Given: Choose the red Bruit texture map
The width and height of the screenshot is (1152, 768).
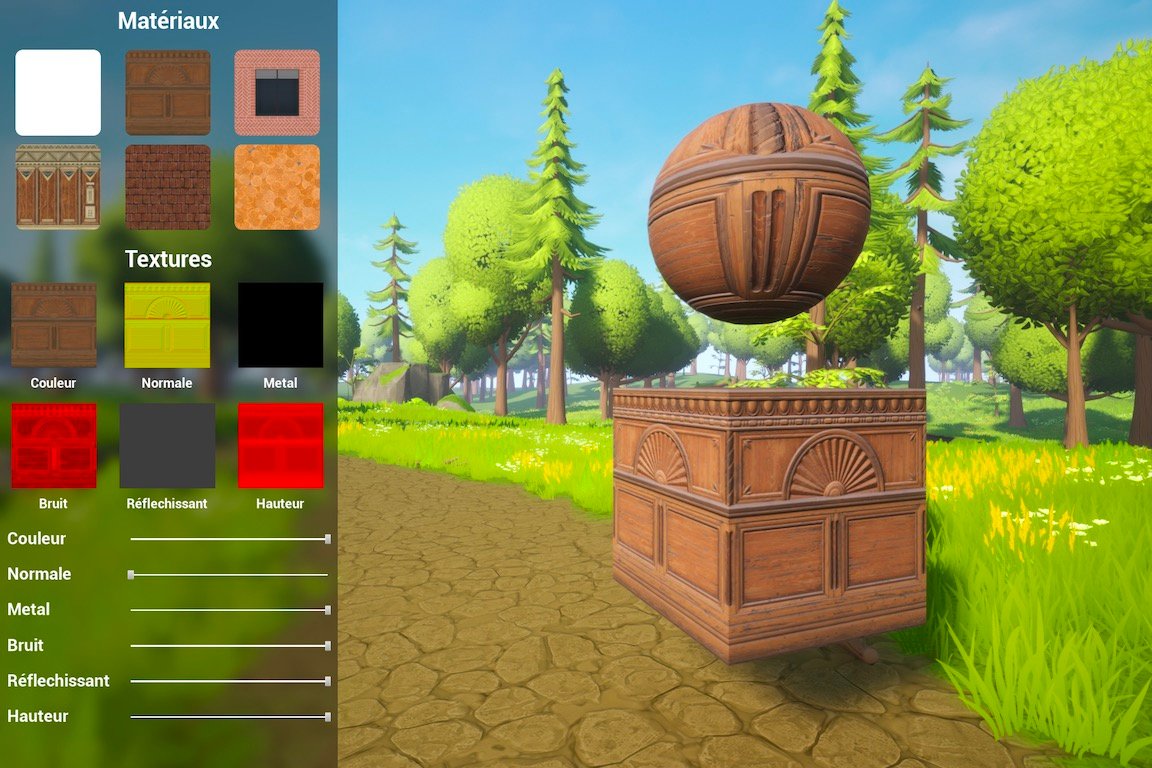Looking at the screenshot, I should coord(54,445).
